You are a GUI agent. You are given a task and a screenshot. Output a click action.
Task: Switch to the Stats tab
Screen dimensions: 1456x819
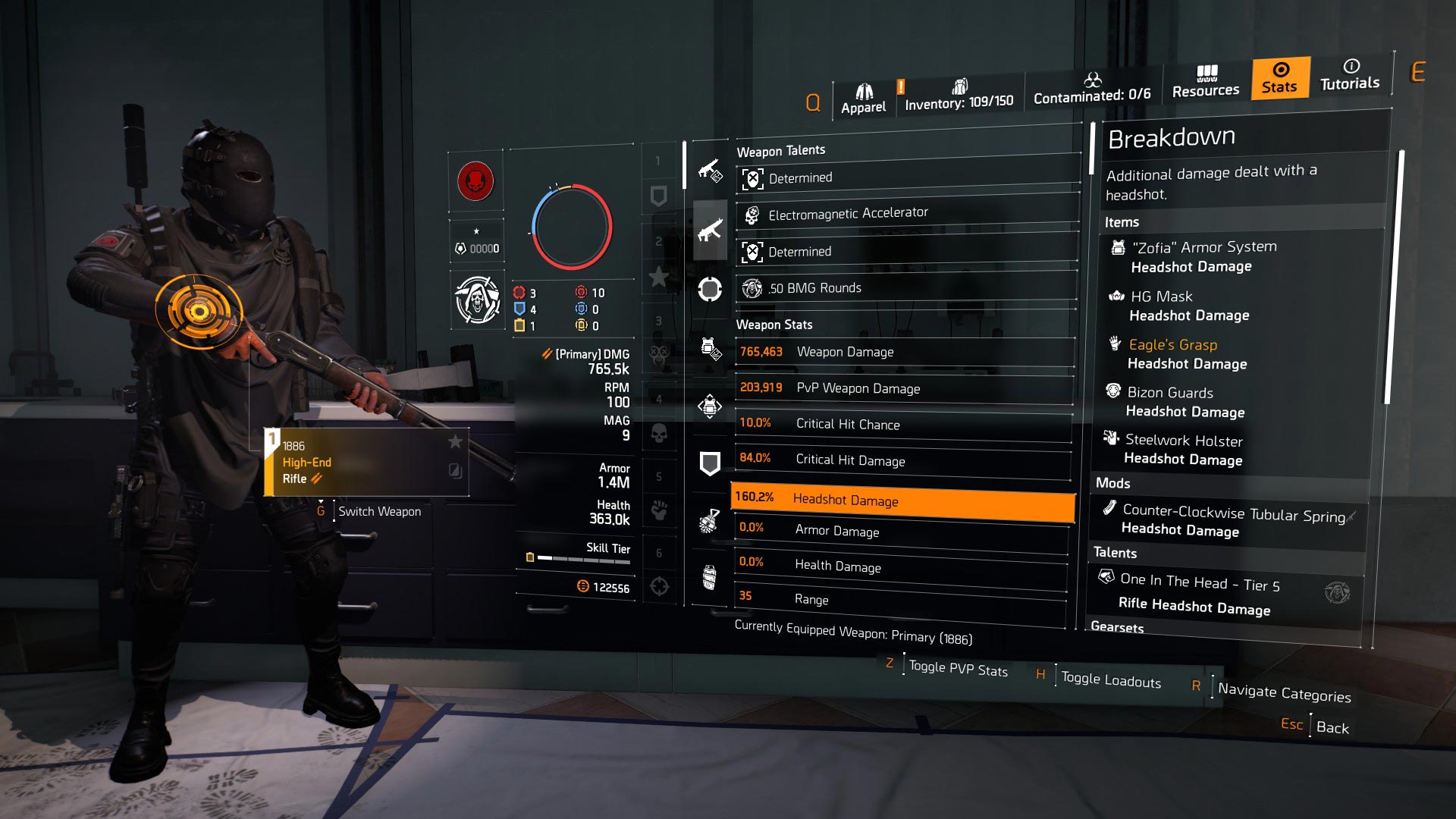(1280, 79)
